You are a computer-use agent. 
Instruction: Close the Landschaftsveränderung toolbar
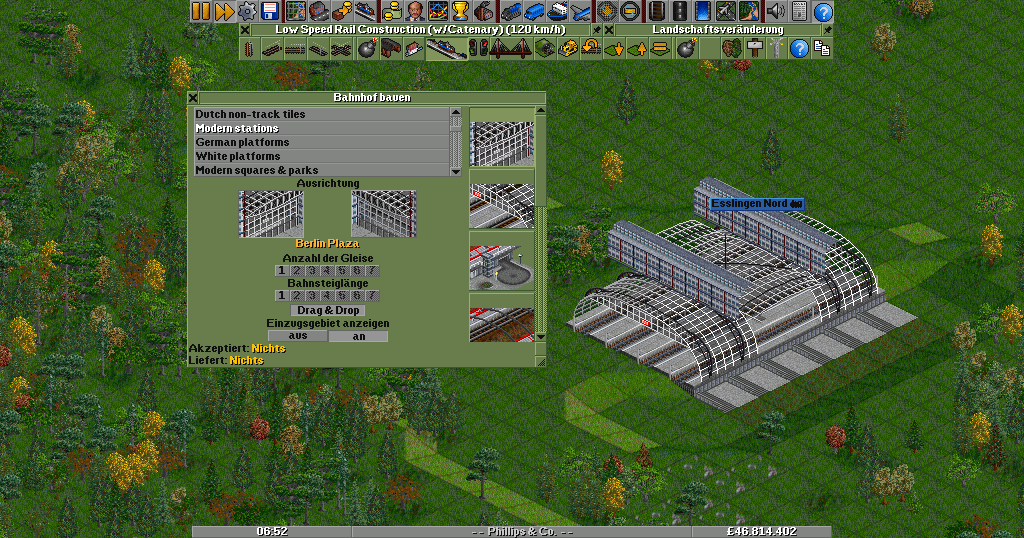tap(609, 30)
